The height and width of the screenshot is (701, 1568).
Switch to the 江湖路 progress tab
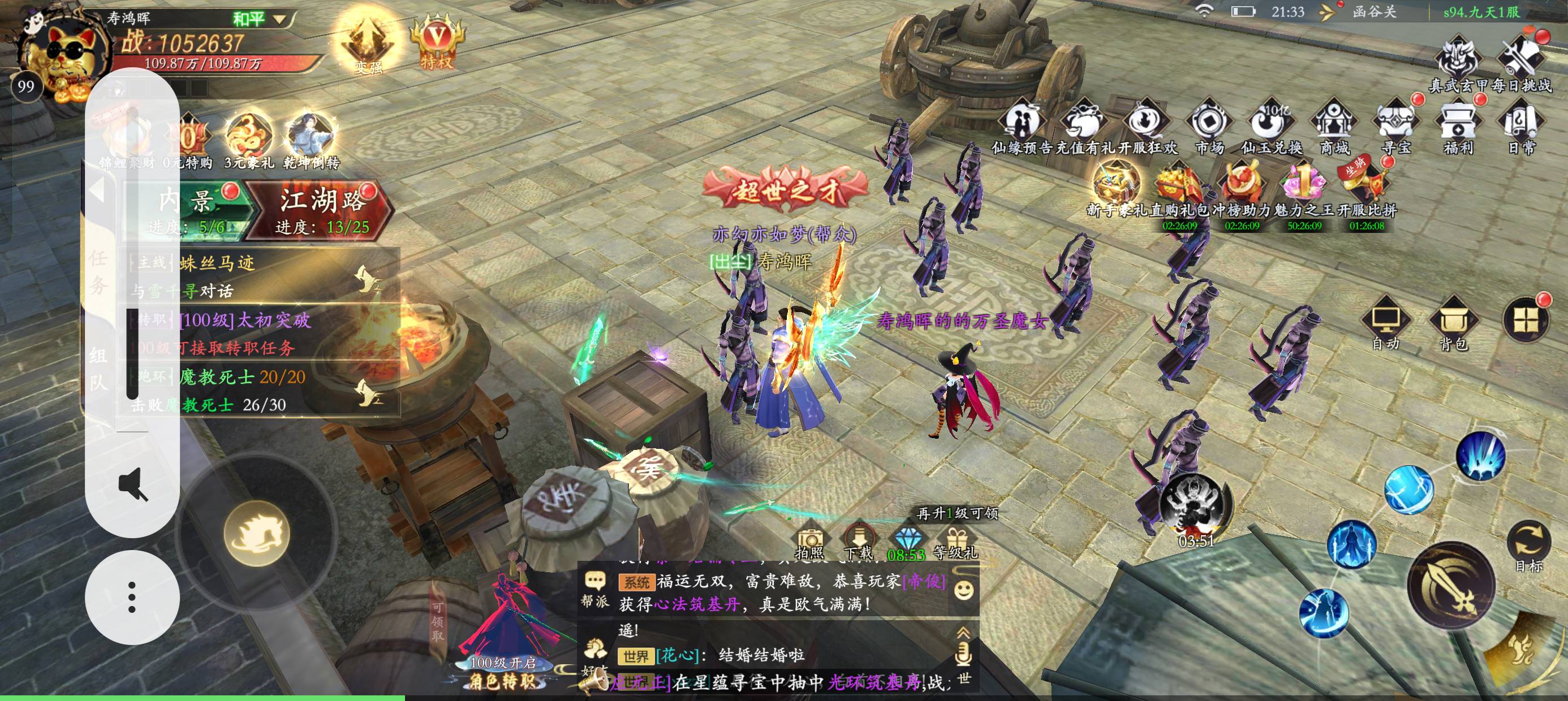coord(322,210)
